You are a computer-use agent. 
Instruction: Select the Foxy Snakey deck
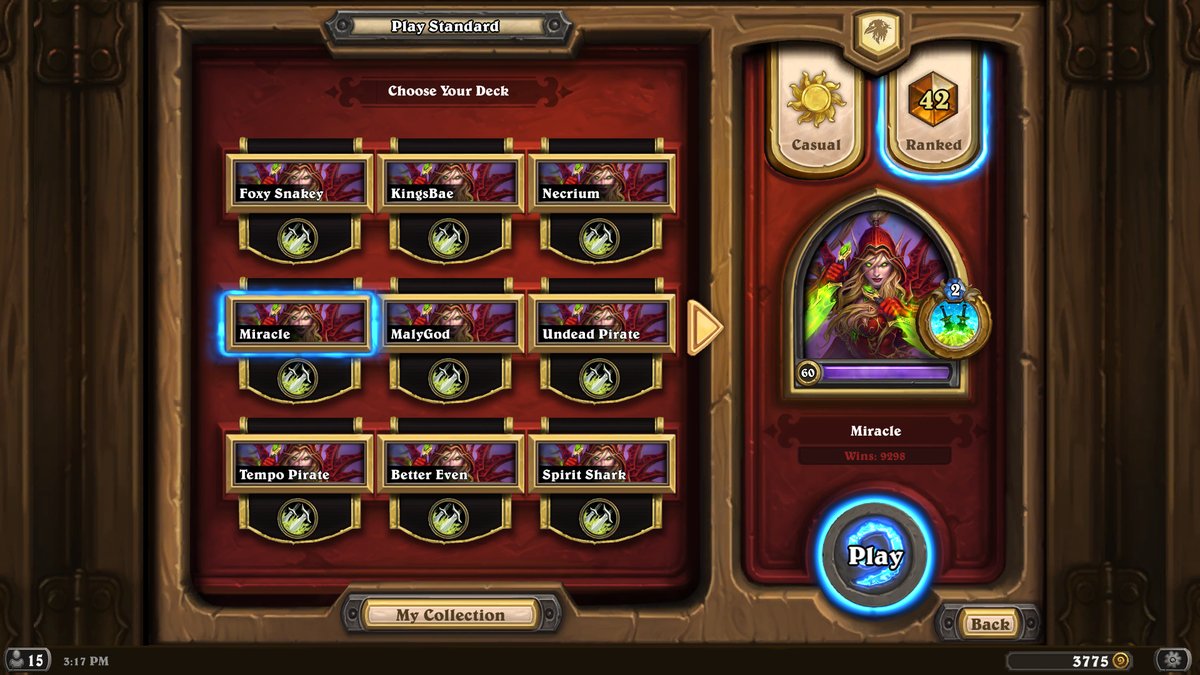coord(299,183)
